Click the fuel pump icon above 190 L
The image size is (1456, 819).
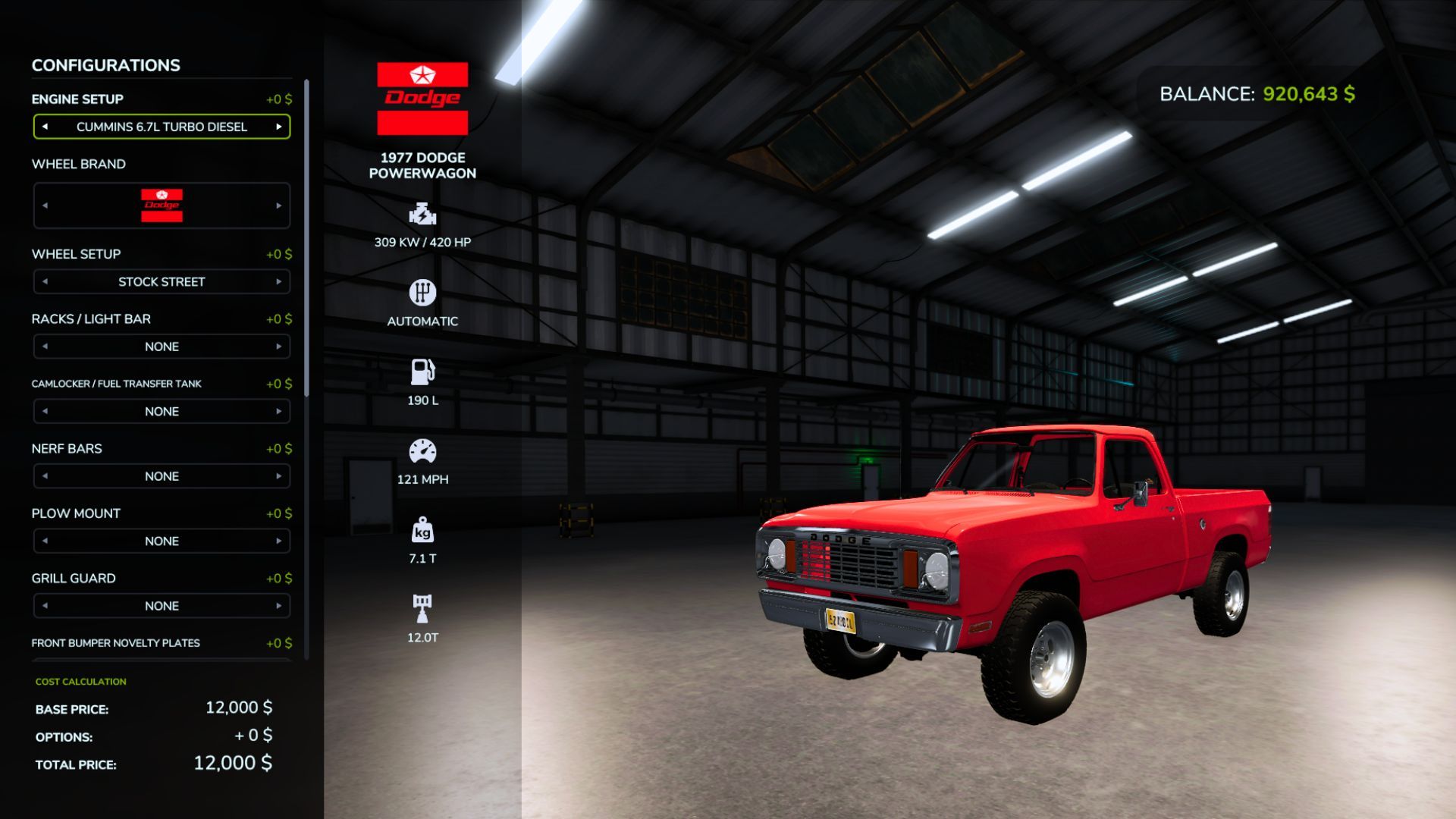tap(422, 371)
